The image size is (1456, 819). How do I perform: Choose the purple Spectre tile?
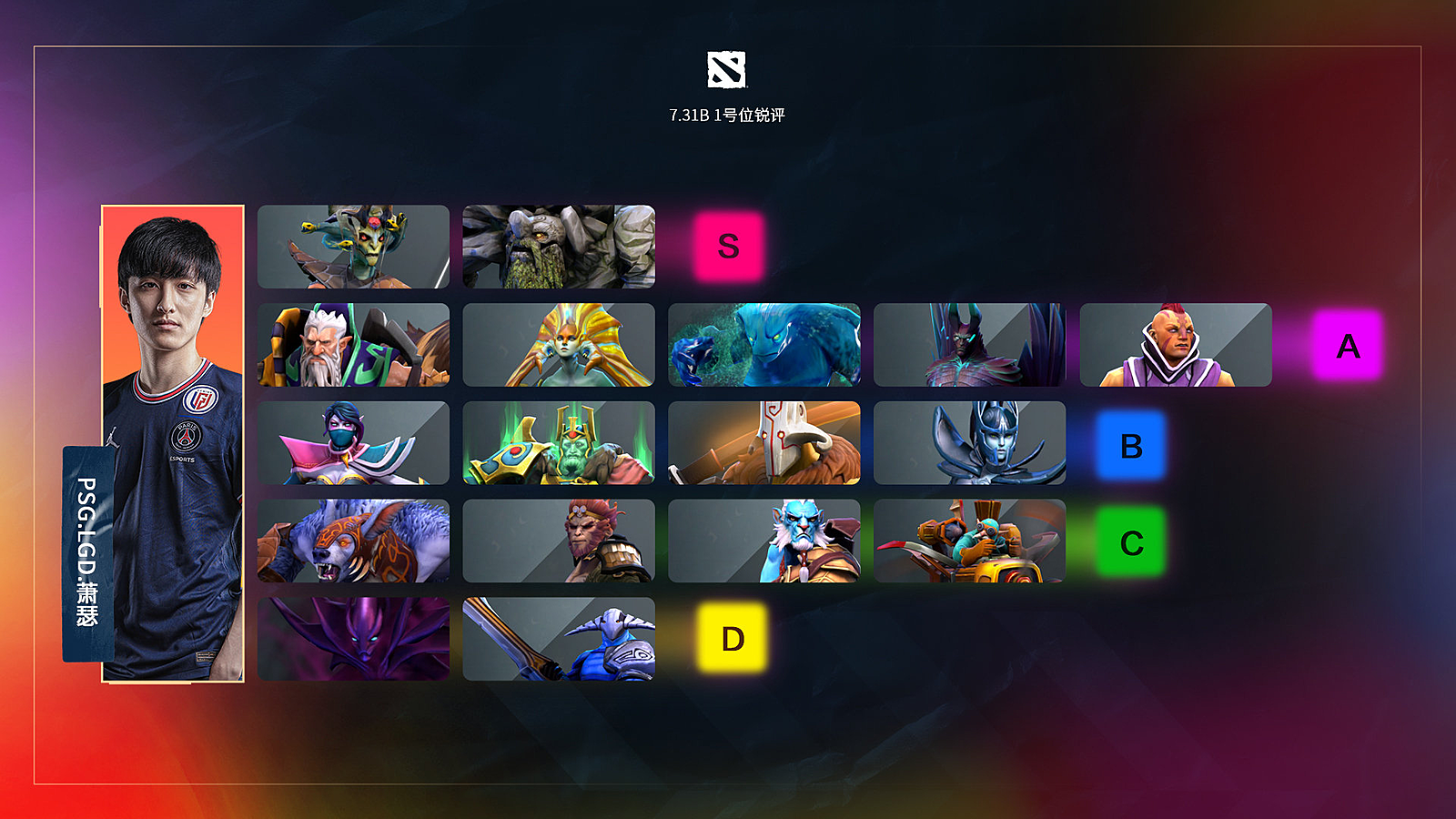click(x=353, y=639)
